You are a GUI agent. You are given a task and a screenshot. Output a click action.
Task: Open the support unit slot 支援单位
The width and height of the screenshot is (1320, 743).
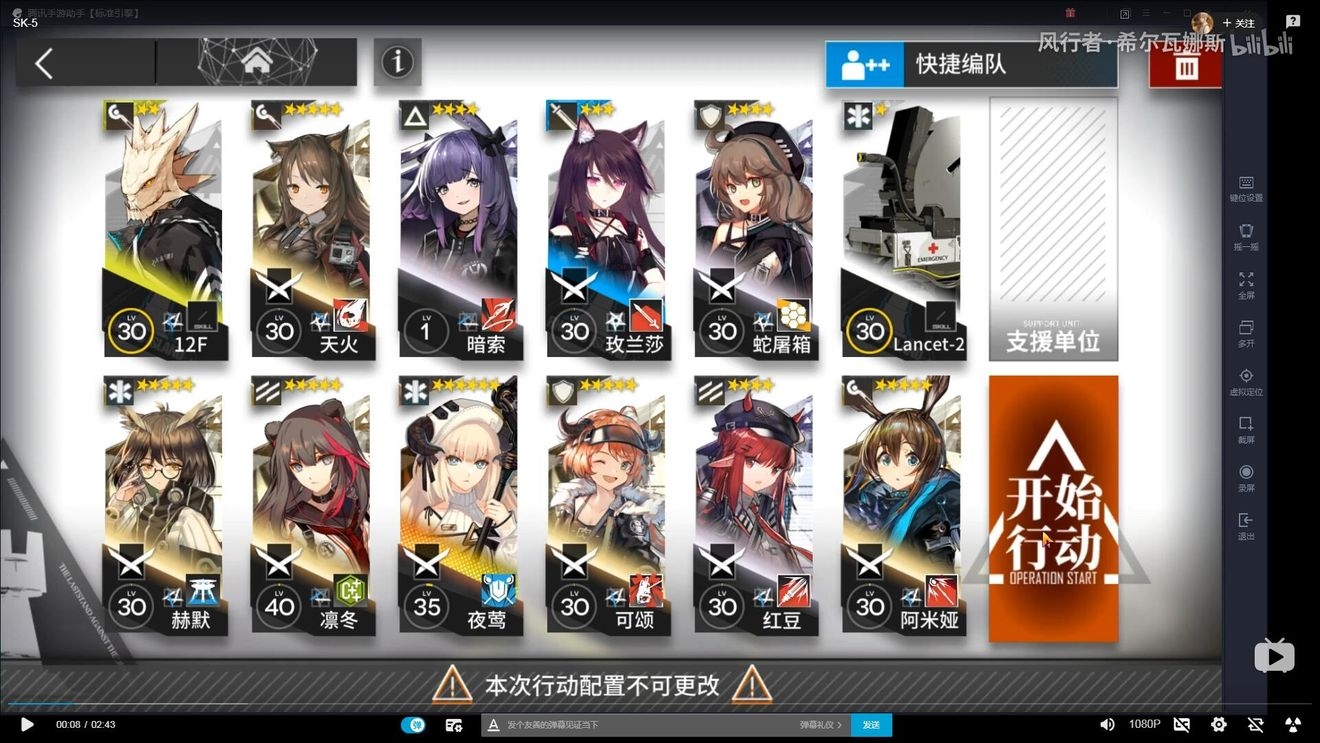[x=1053, y=230]
